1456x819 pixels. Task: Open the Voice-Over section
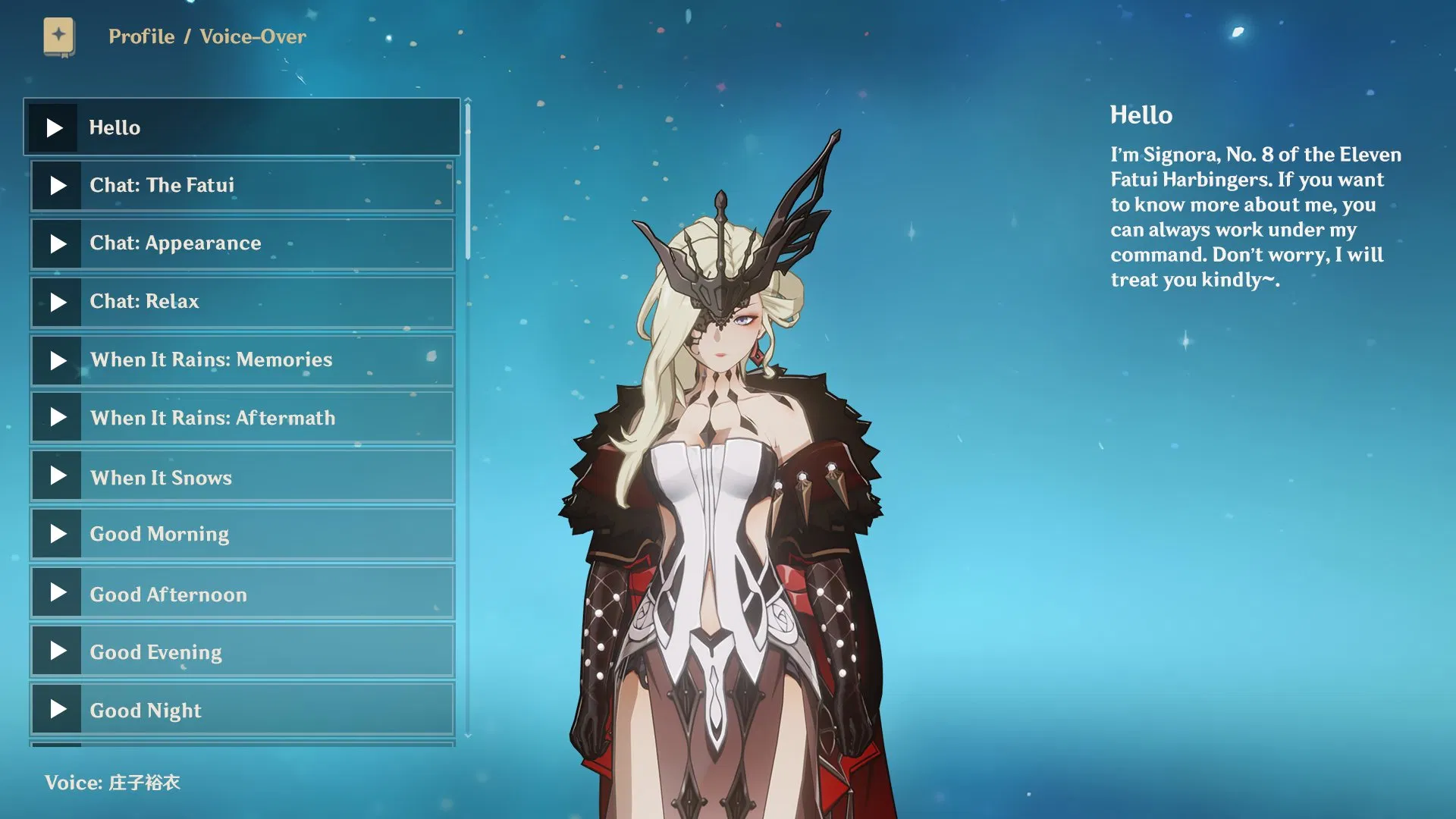252,36
